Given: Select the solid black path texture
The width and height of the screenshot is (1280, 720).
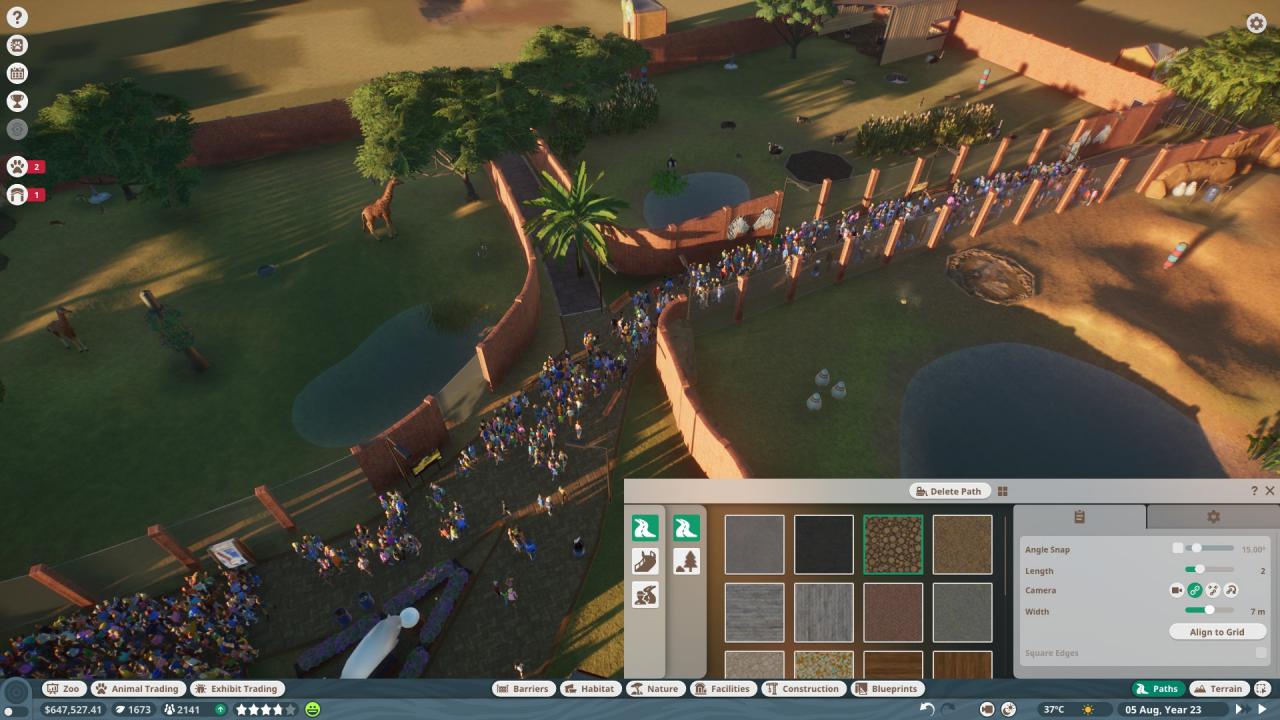Looking at the screenshot, I should pyautogui.click(x=824, y=544).
